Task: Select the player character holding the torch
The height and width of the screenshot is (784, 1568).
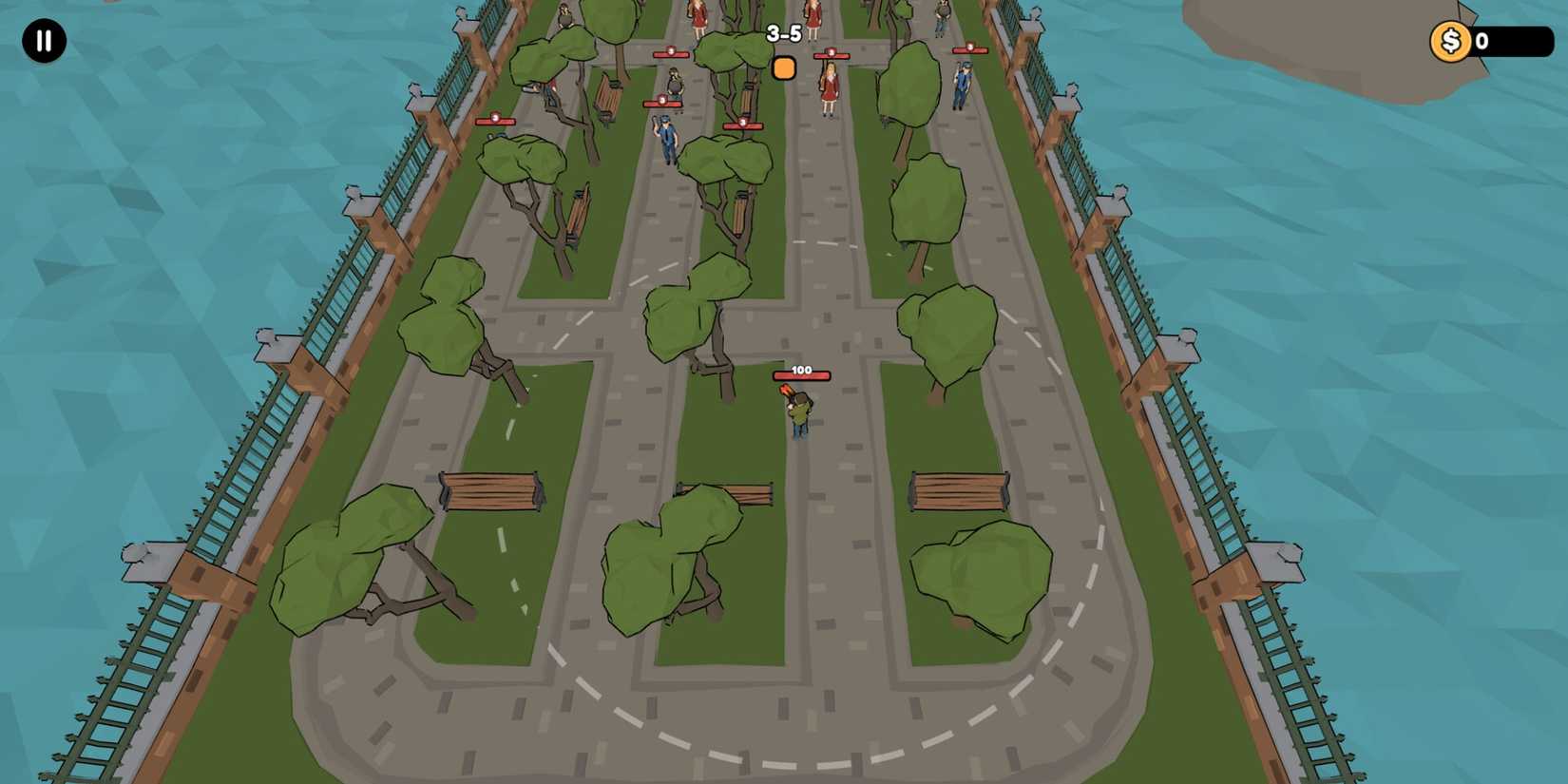Action: pyautogui.click(x=796, y=409)
